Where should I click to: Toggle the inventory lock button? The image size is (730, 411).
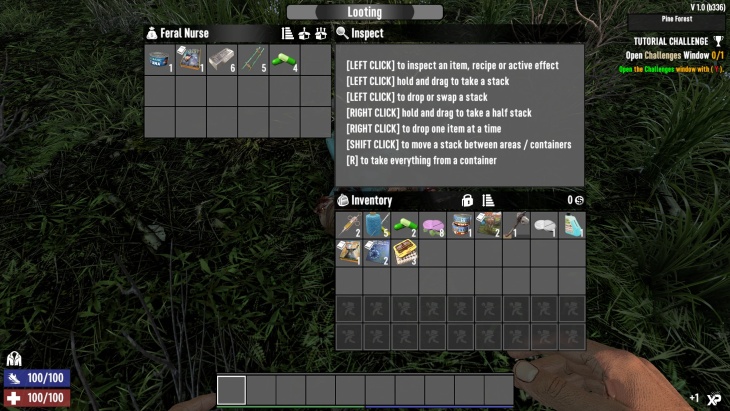(x=467, y=200)
